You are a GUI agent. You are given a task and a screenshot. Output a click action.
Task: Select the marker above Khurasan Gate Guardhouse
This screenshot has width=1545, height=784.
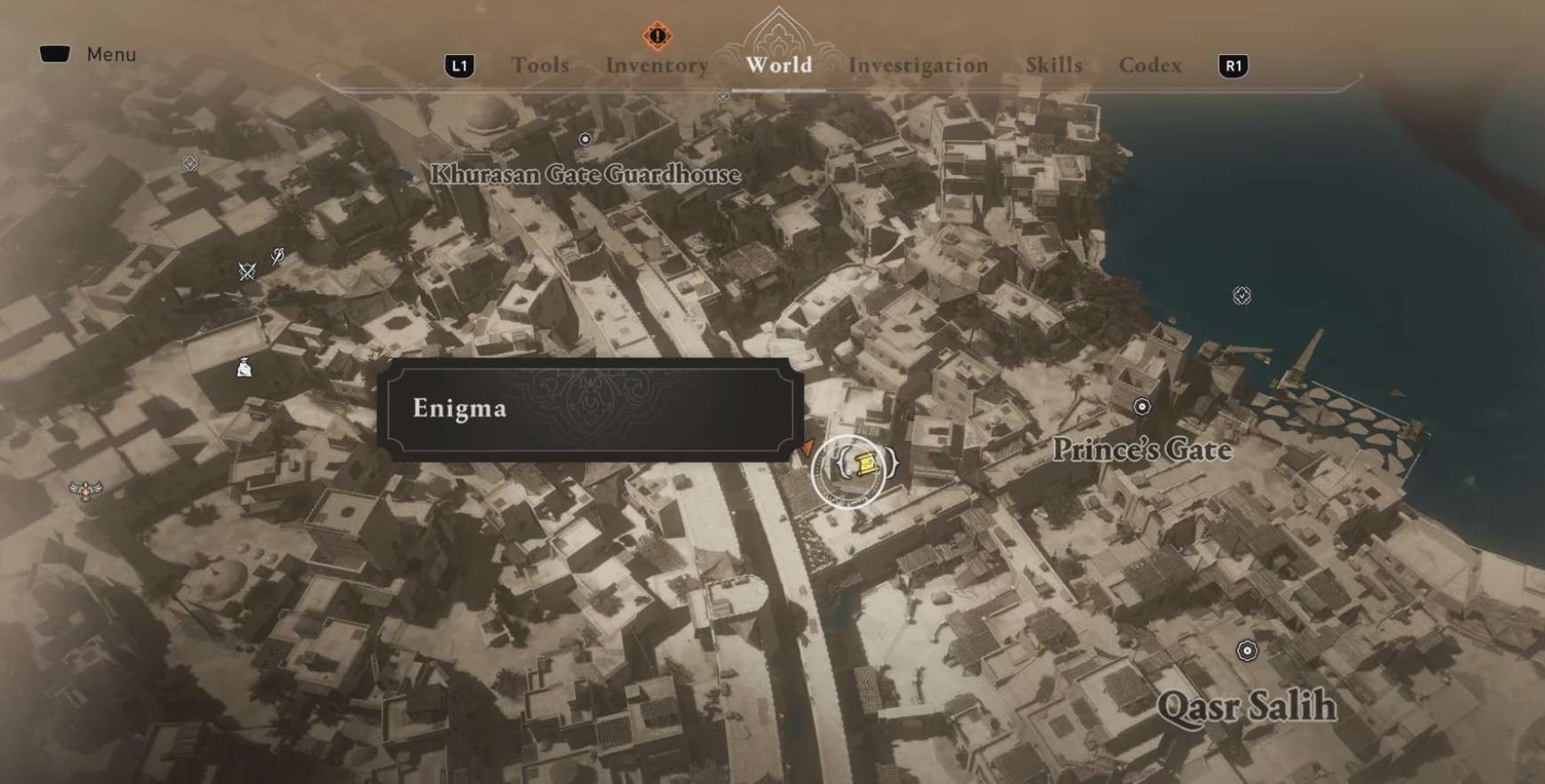(x=585, y=139)
